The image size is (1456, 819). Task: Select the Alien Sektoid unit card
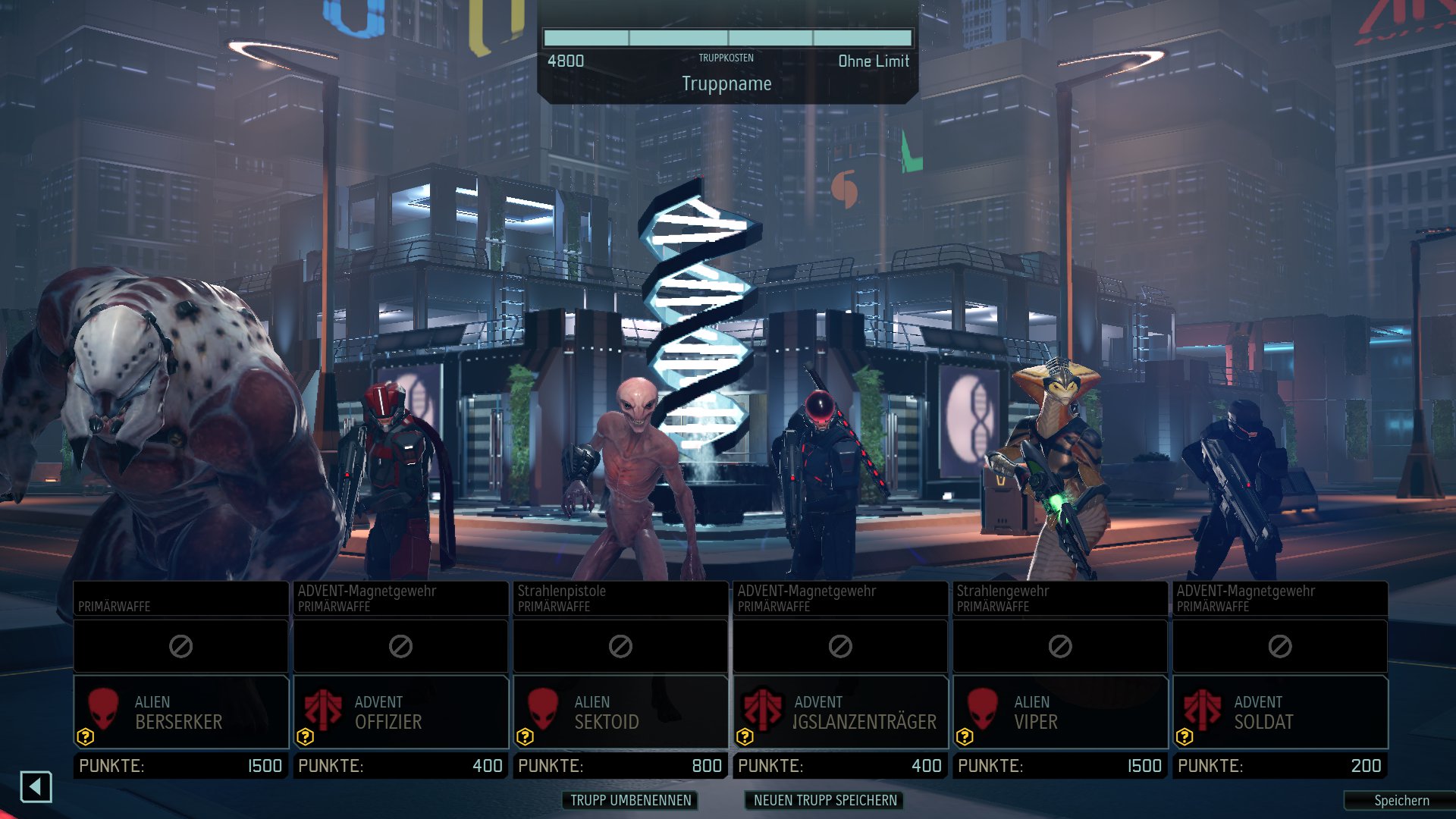[x=620, y=712]
